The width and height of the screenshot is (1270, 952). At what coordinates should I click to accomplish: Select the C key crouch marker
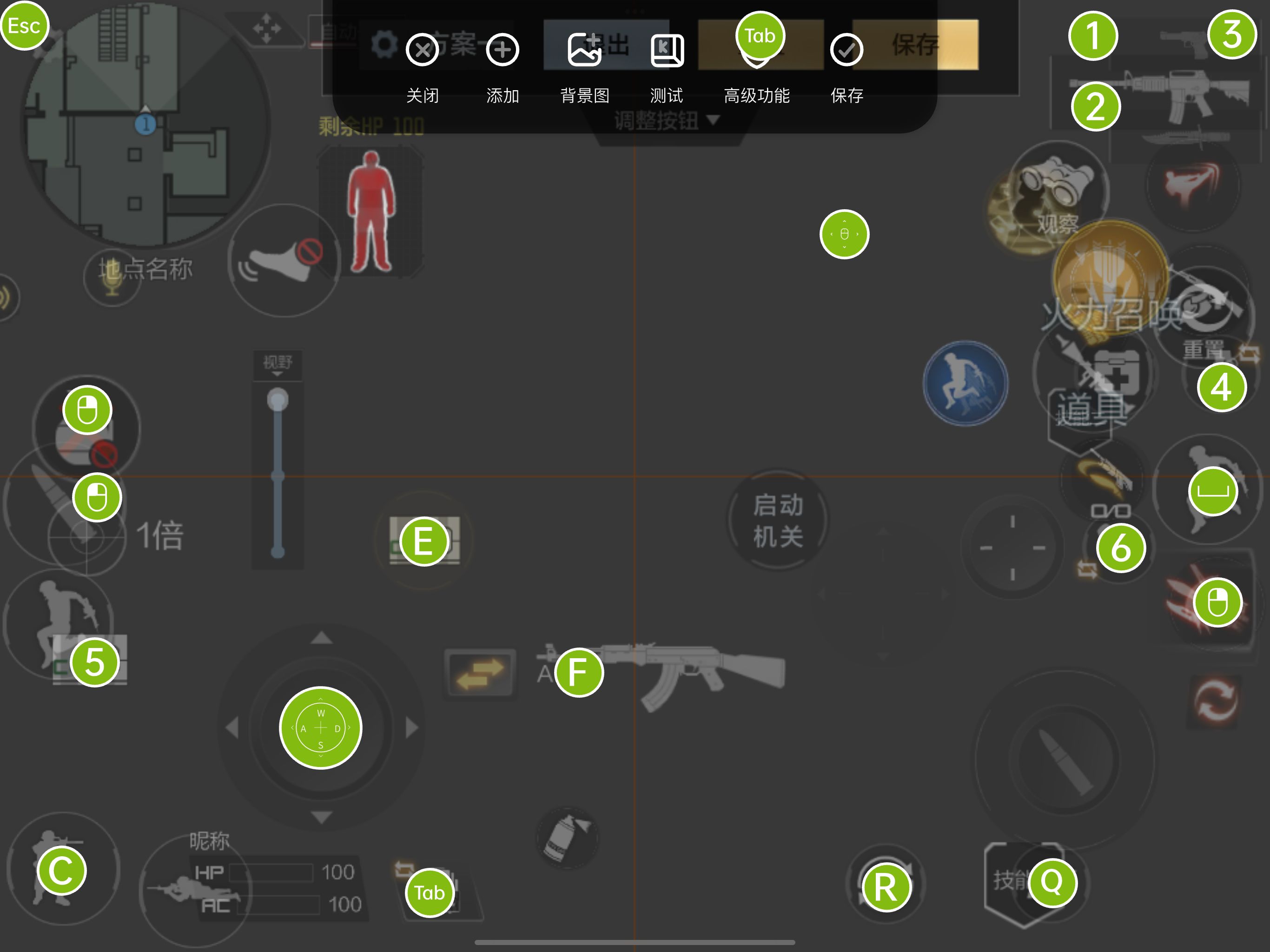click(61, 871)
